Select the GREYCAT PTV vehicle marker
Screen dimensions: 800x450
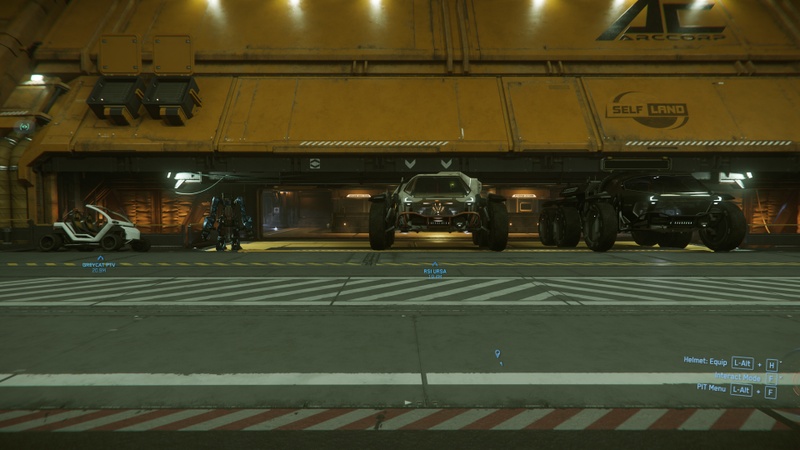pyautogui.click(x=99, y=264)
